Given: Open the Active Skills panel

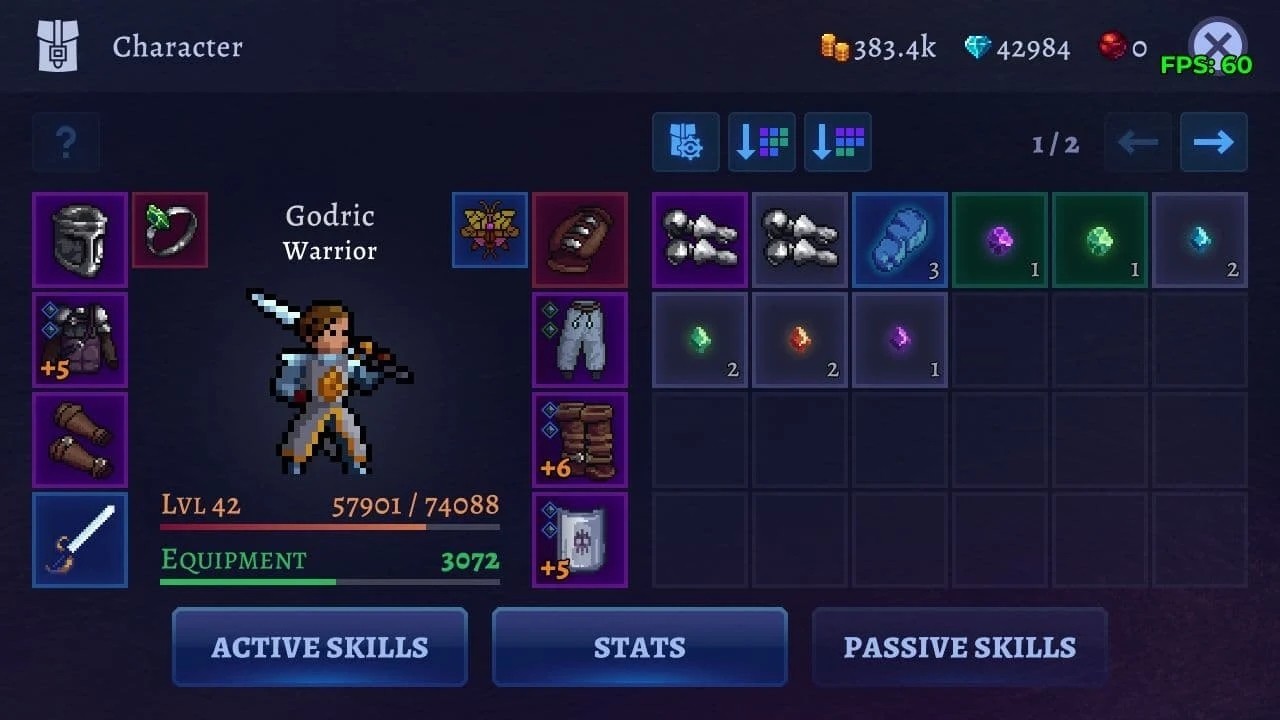Looking at the screenshot, I should (320, 647).
